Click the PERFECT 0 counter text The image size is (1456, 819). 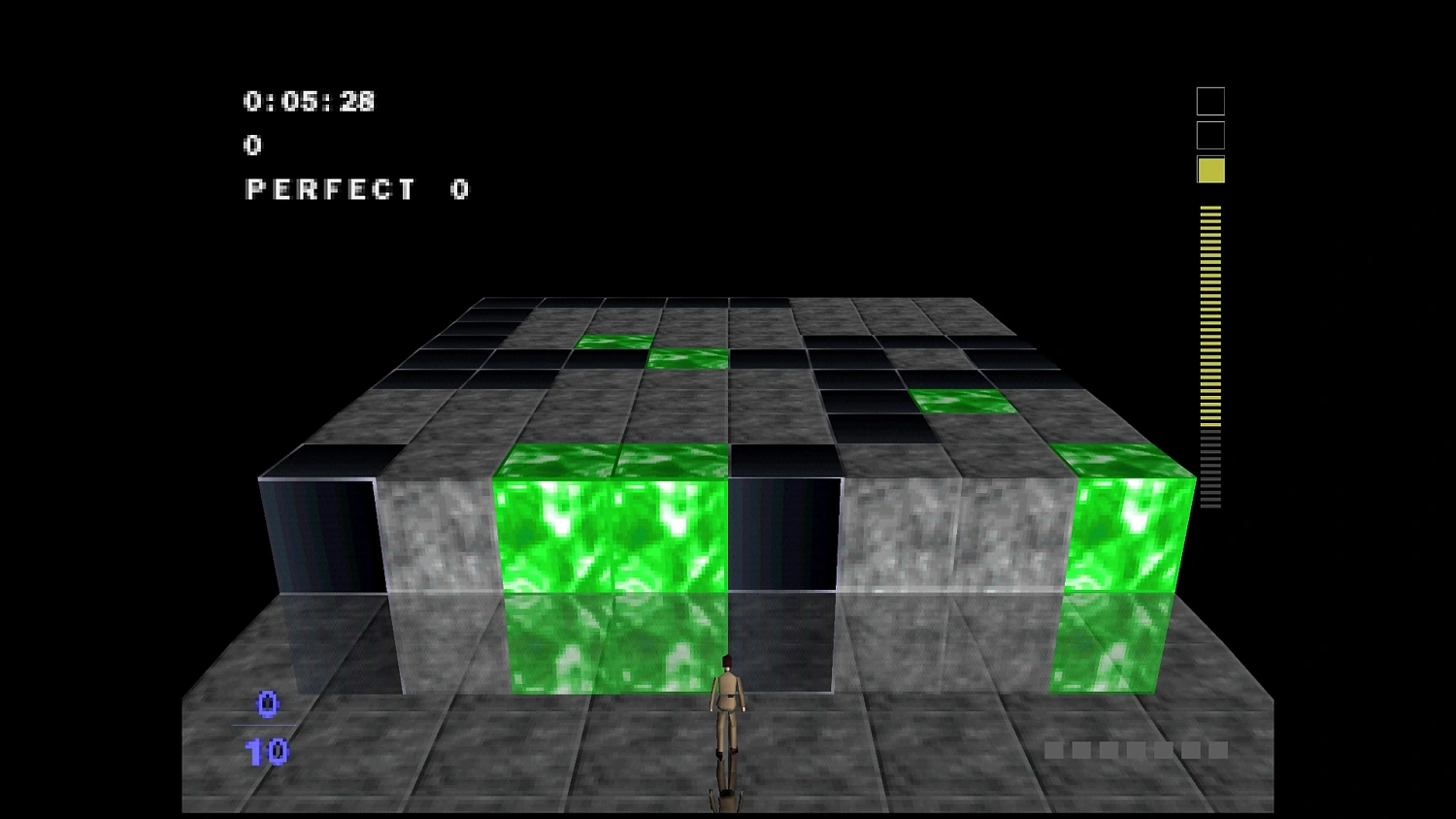(355, 189)
